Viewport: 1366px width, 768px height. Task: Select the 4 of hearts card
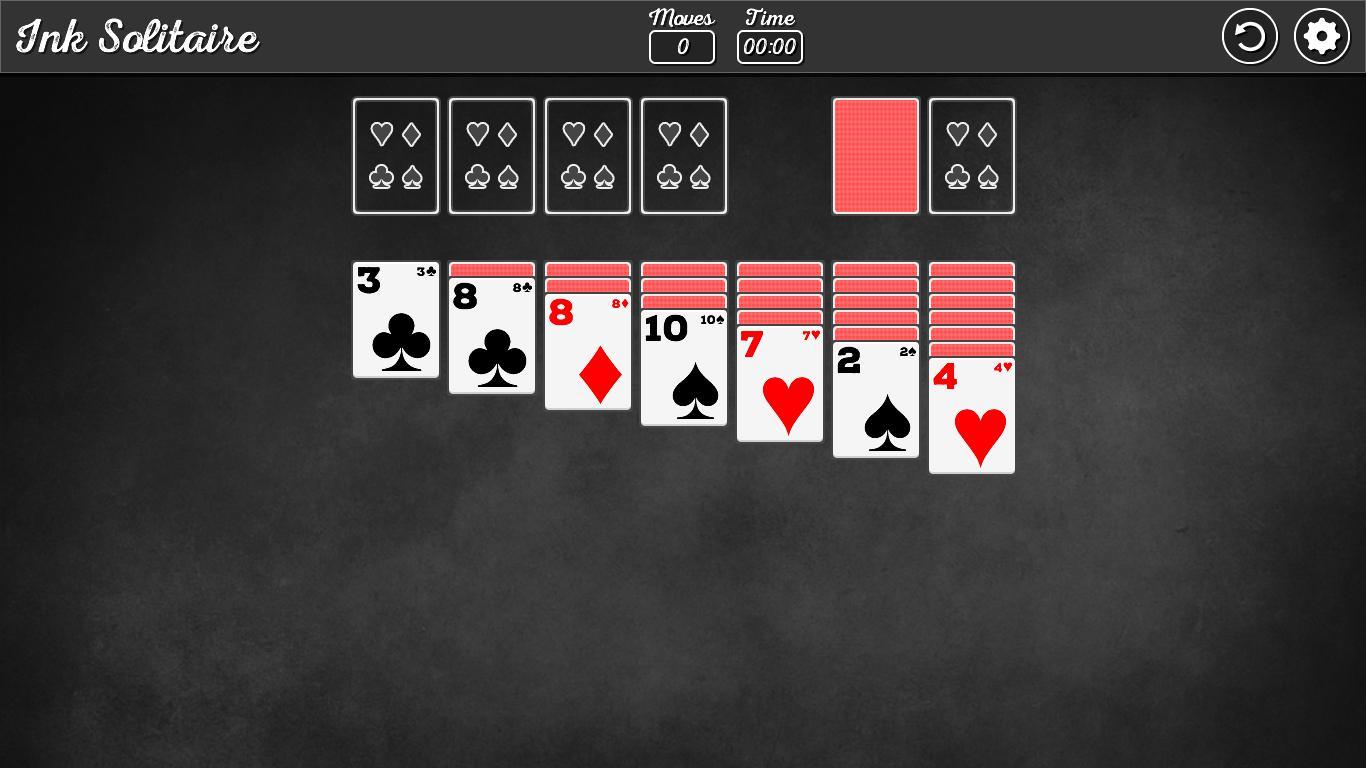point(971,415)
